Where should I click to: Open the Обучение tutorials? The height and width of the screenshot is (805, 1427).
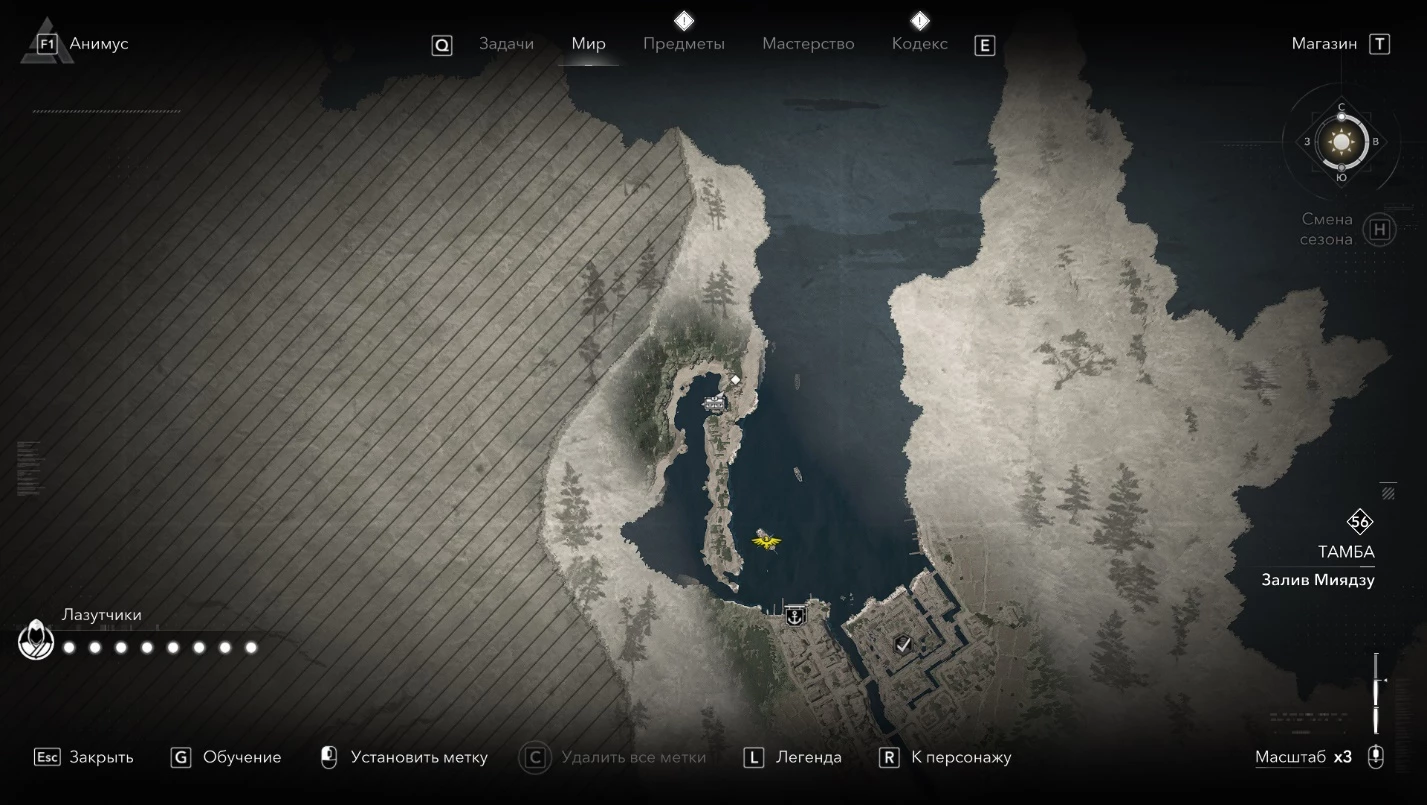[241, 757]
